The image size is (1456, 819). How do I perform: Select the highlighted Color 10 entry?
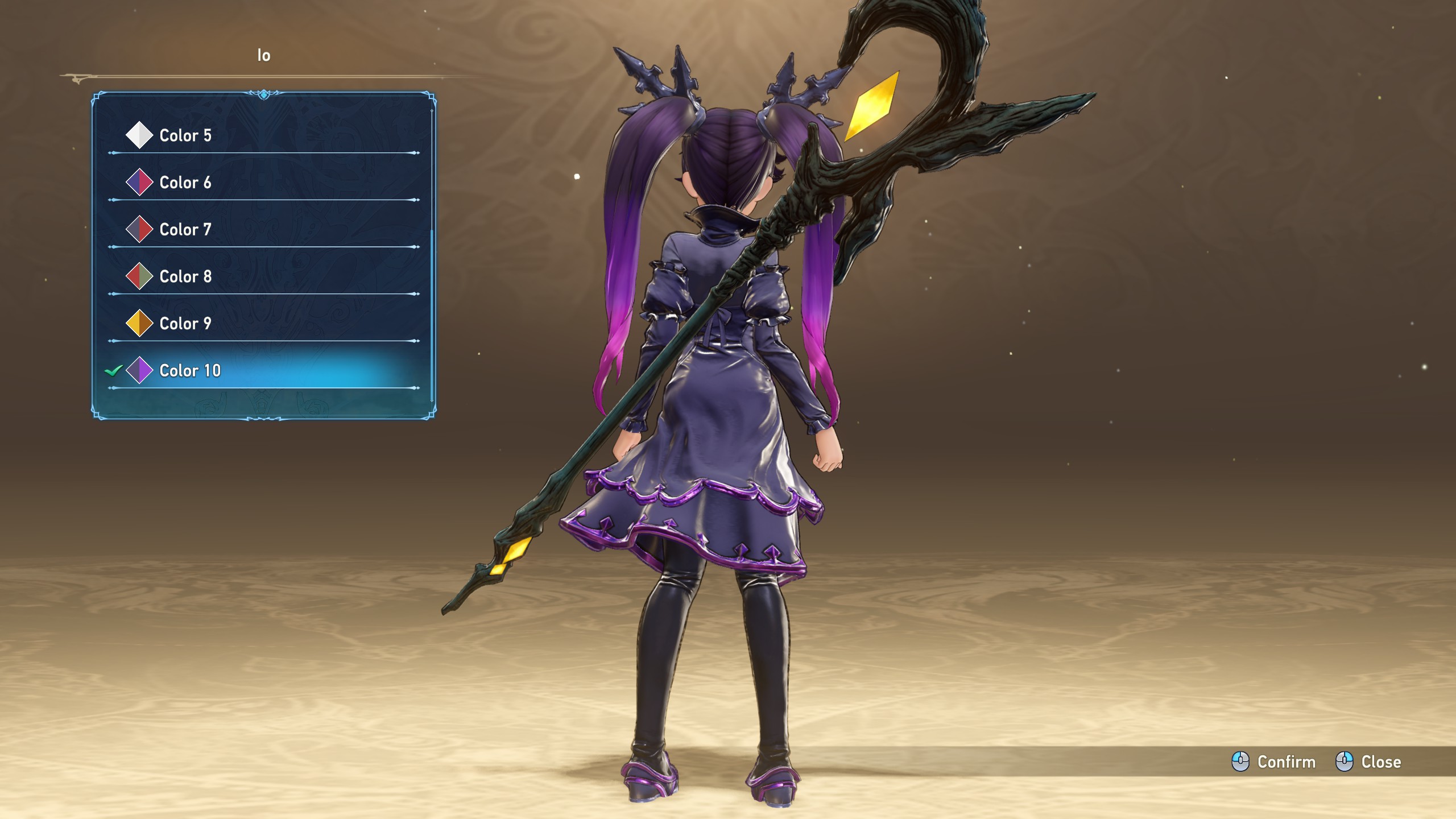pos(189,371)
